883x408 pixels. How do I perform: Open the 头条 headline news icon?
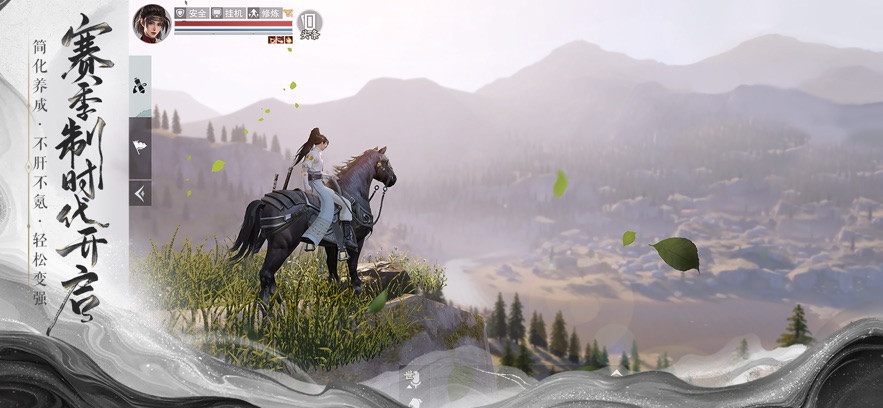310,23
